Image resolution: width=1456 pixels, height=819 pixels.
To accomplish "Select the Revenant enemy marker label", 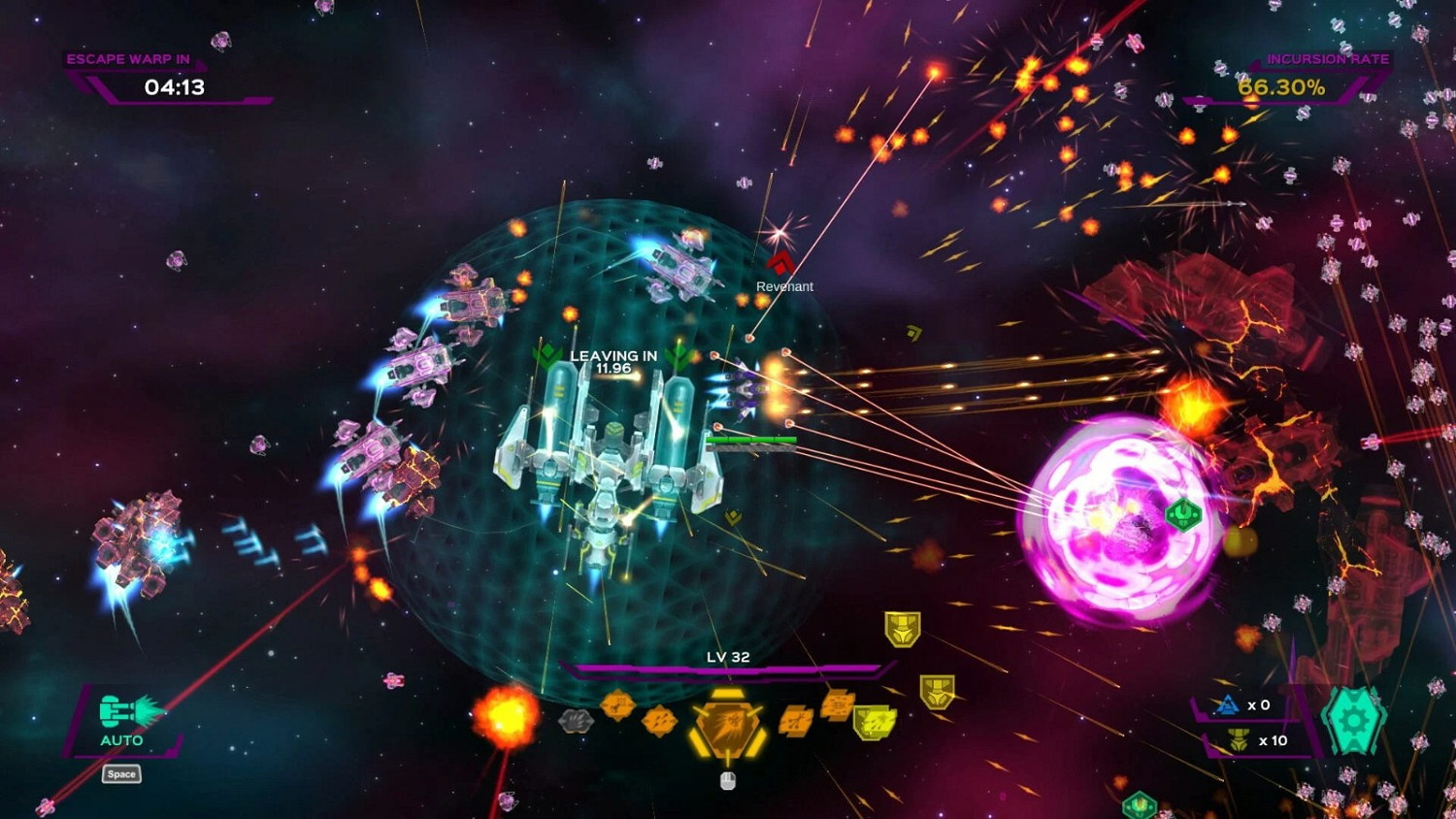I will click(785, 286).
